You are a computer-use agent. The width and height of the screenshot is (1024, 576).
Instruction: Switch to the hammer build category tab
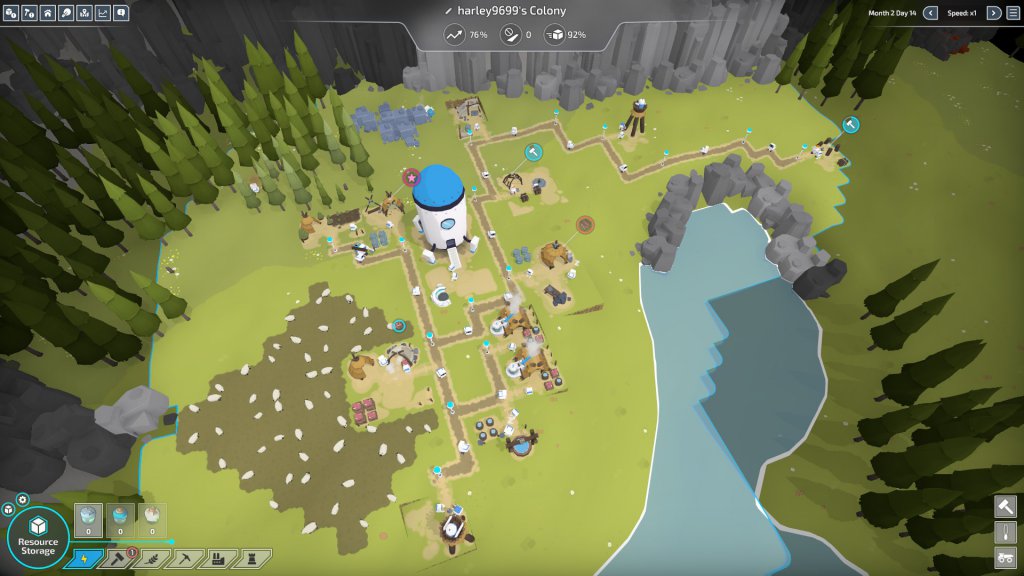[x=118, y=558]
